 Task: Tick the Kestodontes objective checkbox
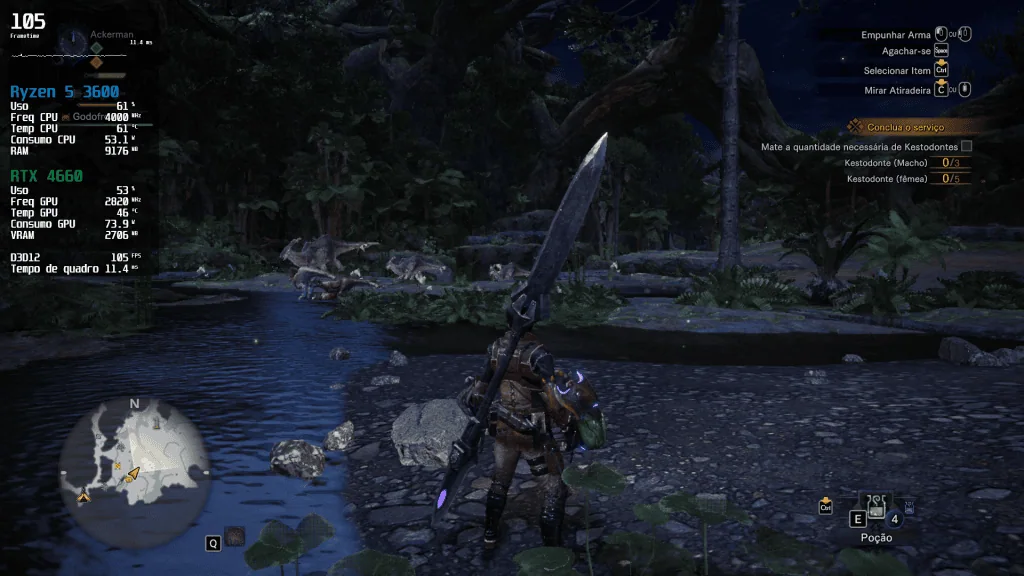pyautogui.click(x=966, y=146)
